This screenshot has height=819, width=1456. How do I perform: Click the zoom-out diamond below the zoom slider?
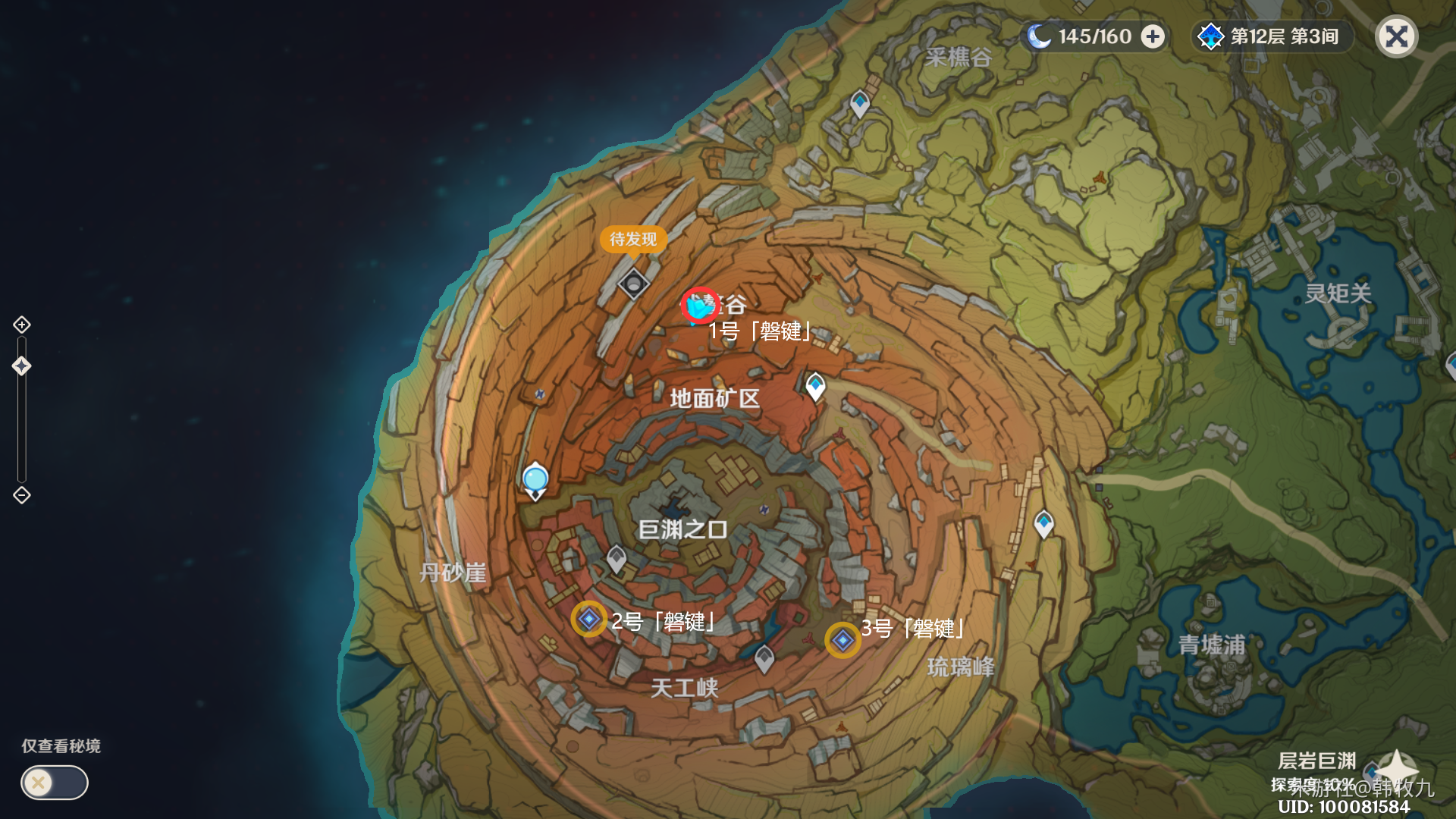[21, 497]
